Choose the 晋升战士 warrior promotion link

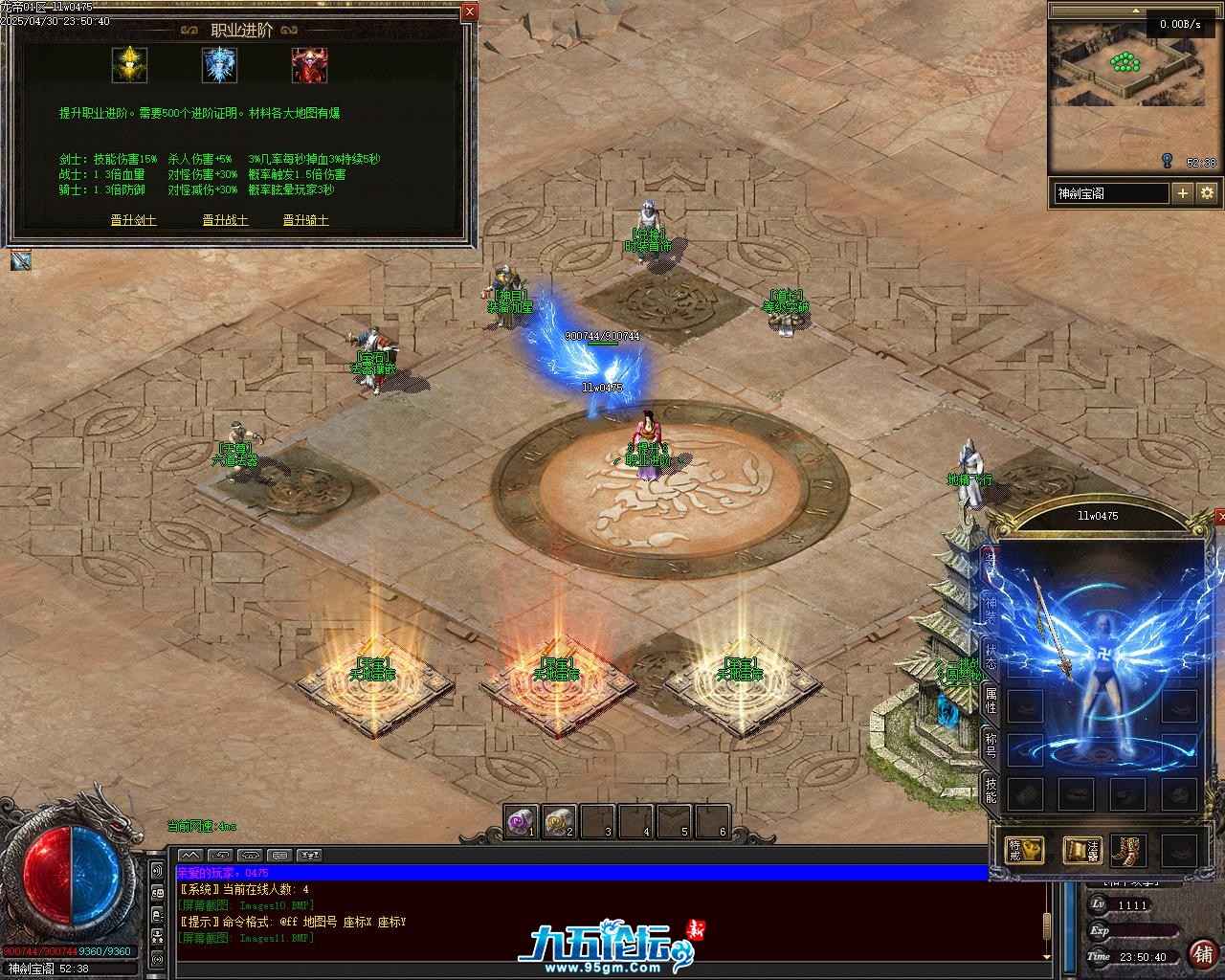225,220
